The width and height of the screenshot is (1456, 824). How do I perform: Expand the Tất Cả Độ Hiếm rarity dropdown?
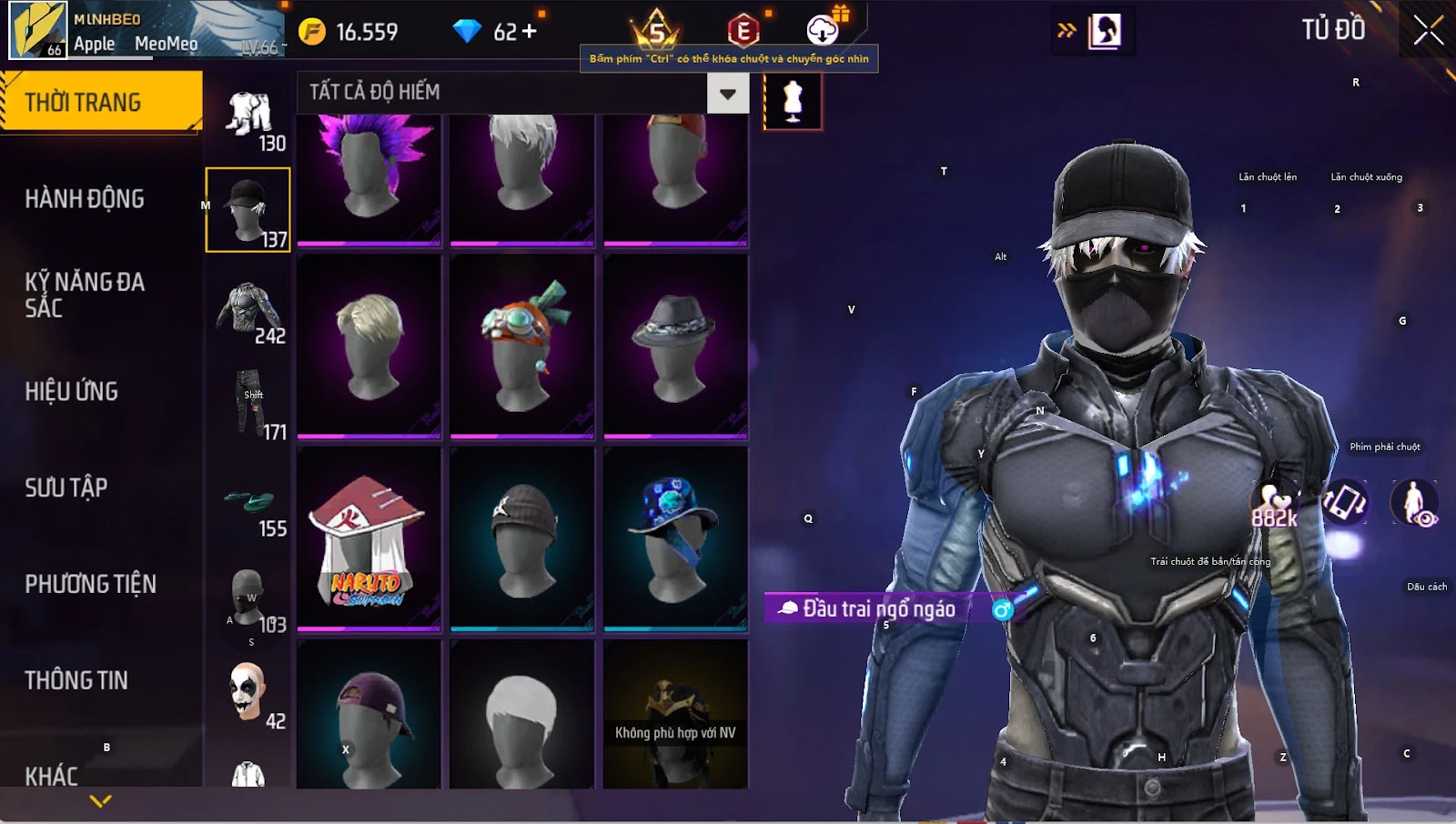tap(727, 93)
